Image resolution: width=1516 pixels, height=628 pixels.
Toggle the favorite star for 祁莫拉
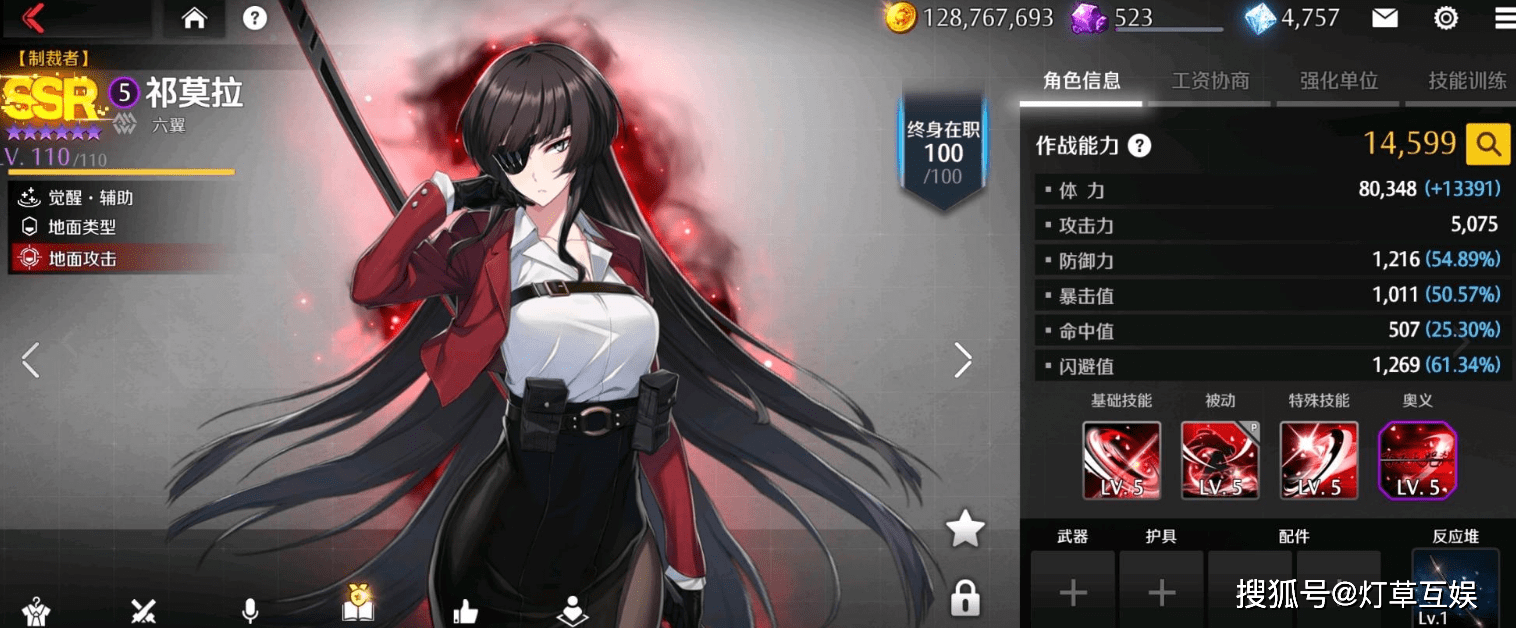(x=965, y=529)
